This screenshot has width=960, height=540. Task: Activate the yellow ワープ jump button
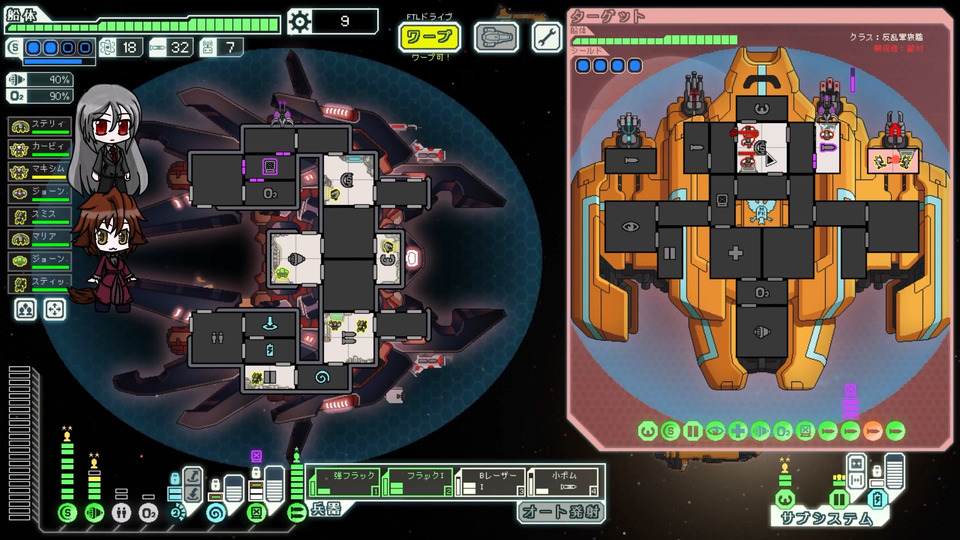coord(430,37)
